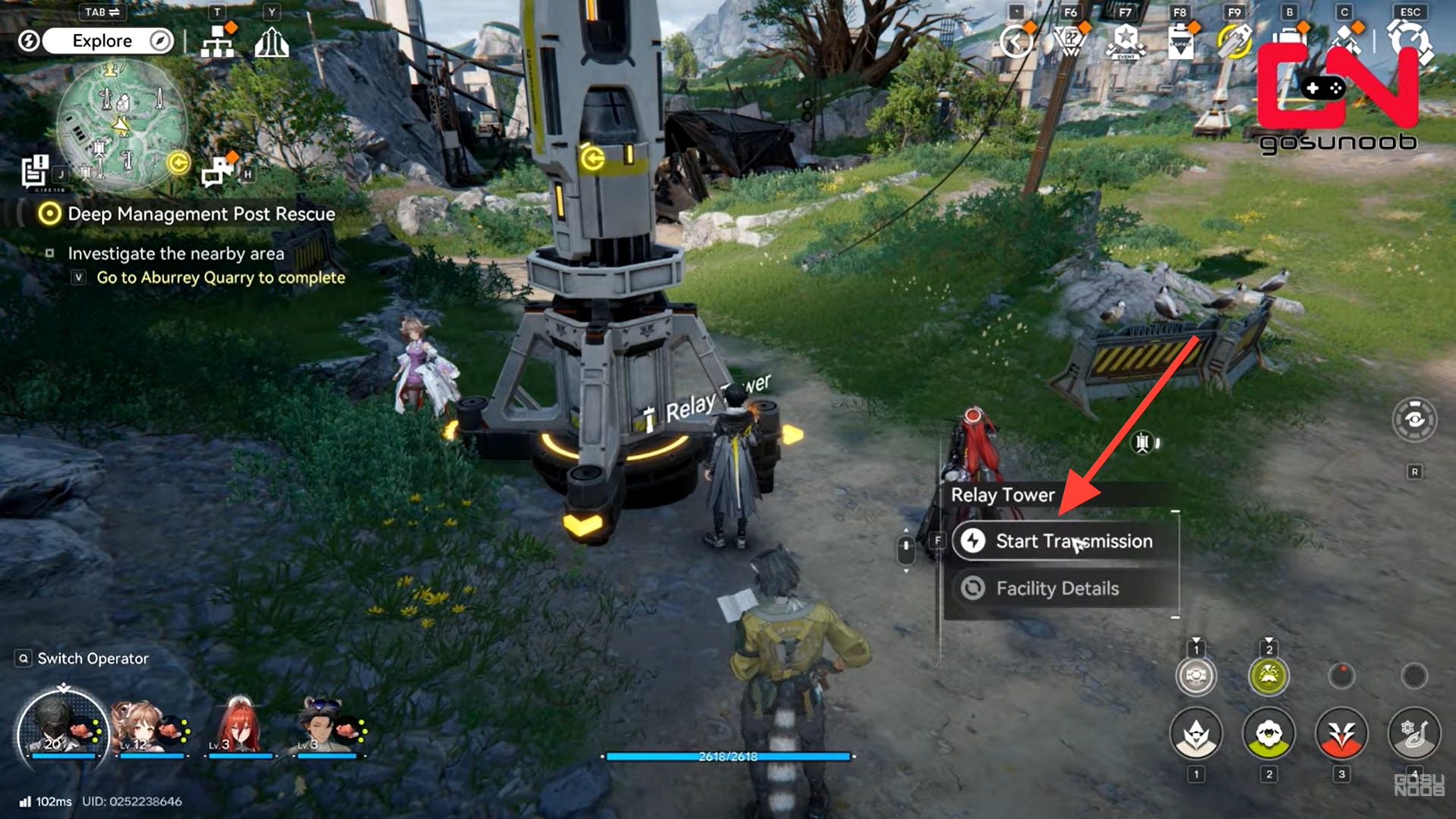The image size is (1456, 819).
Task: Open Facility Details for the Relay Tower
Action: click(1056, 588)
